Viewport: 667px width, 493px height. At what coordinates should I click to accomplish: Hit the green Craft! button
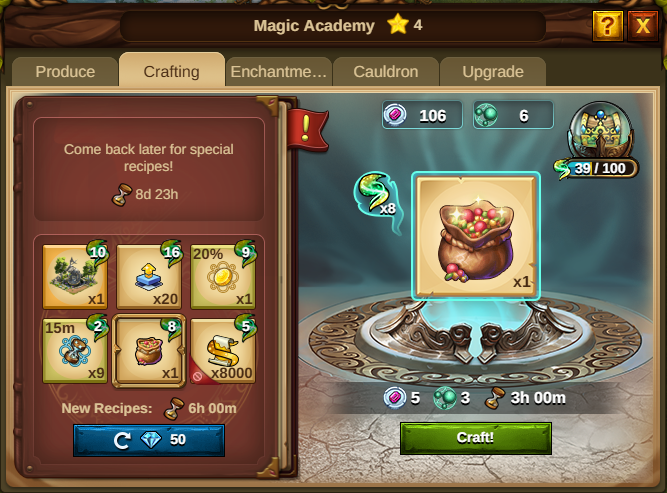pyautogui.click(x=475, y=438)
